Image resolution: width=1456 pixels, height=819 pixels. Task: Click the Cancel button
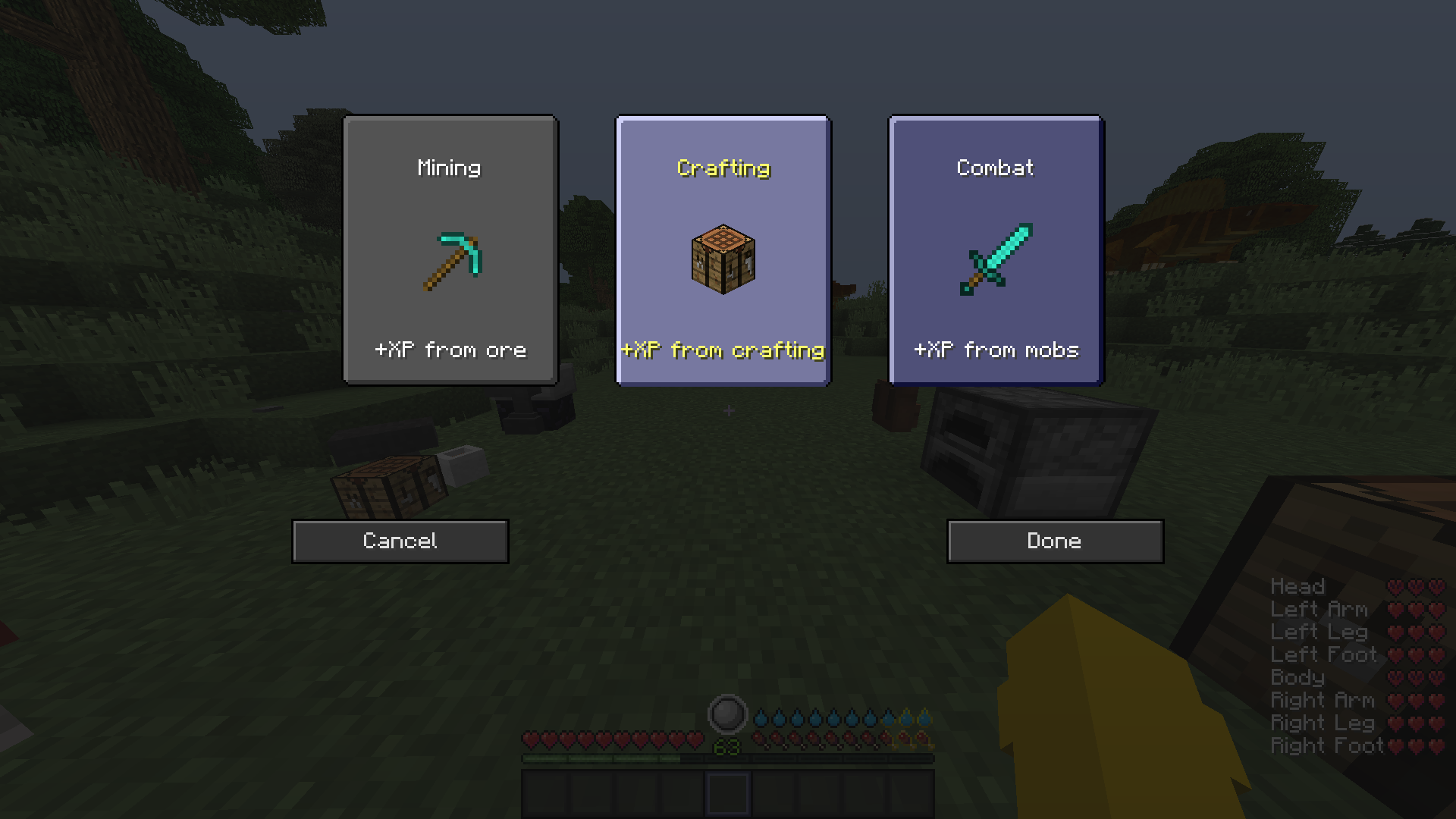(x=399, y=541)
